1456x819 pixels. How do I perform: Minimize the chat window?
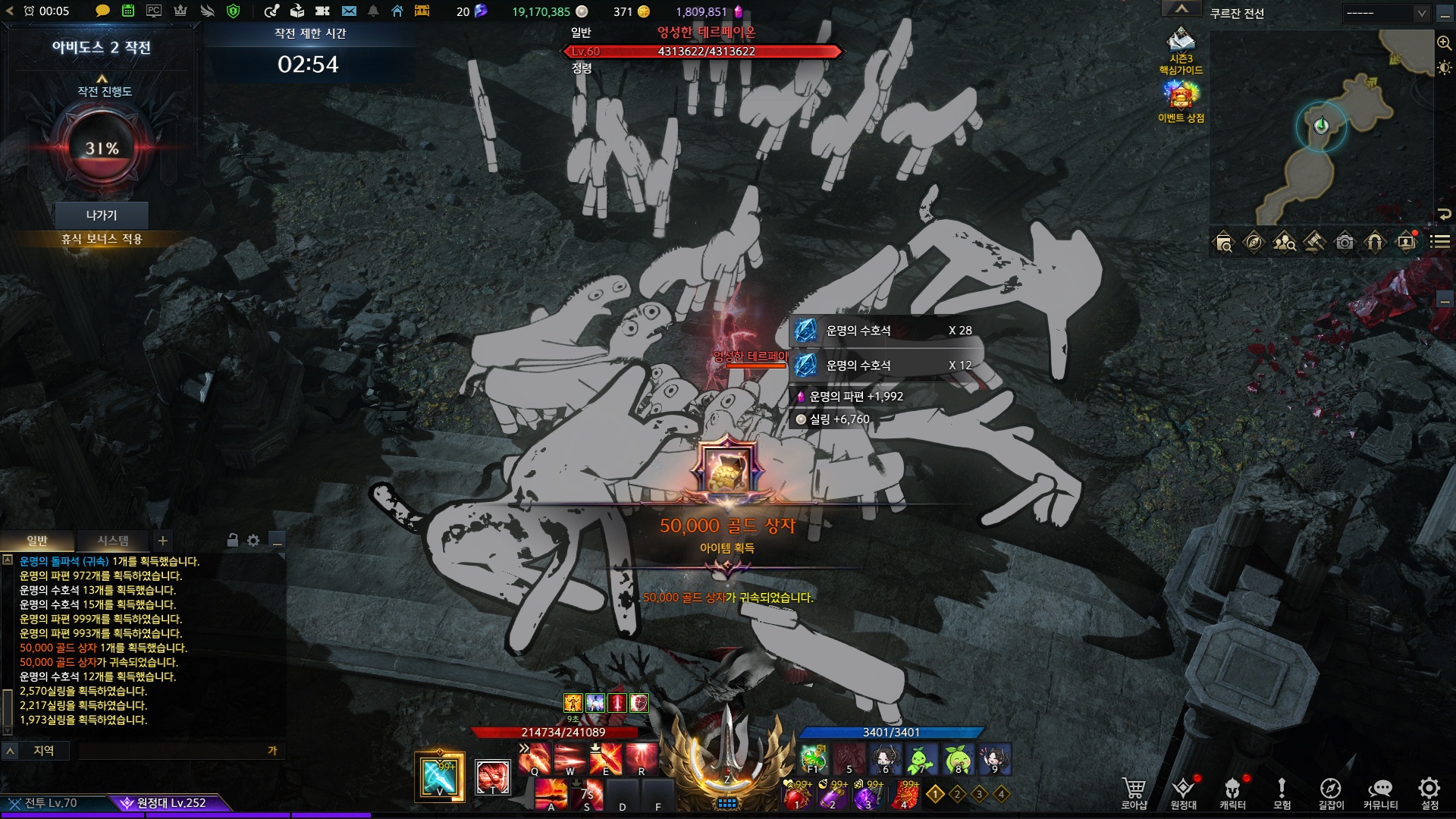pos(278,541)
